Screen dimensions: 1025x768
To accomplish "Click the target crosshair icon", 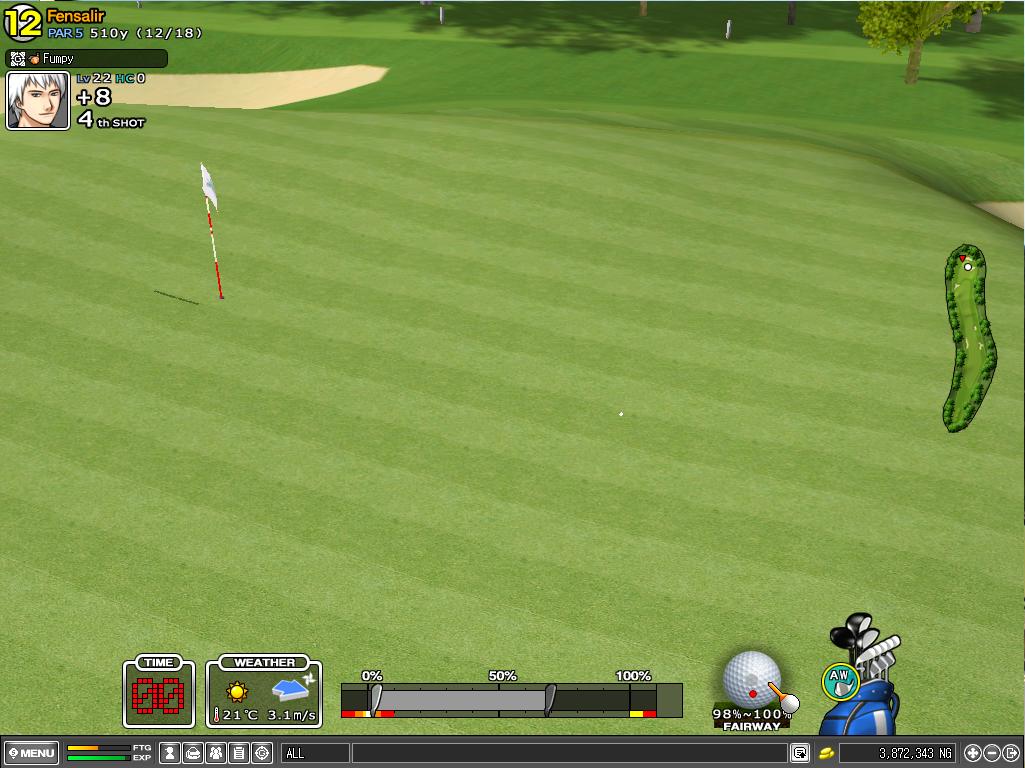I will (x=262, y=753).
